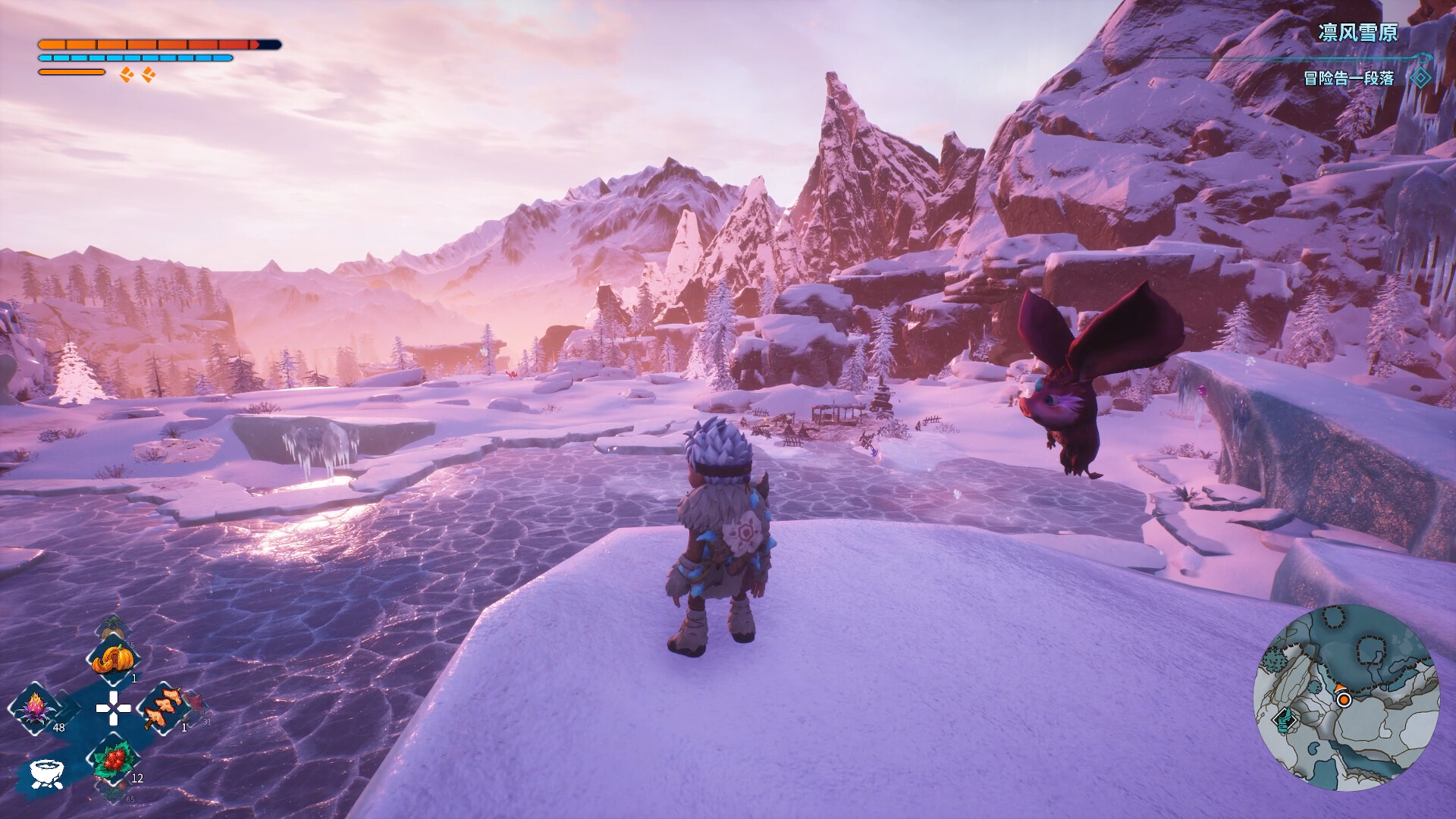Select the red berry bundle quick slot
The height and width of the screenshot is (819, 1456).
coord(116,760)
